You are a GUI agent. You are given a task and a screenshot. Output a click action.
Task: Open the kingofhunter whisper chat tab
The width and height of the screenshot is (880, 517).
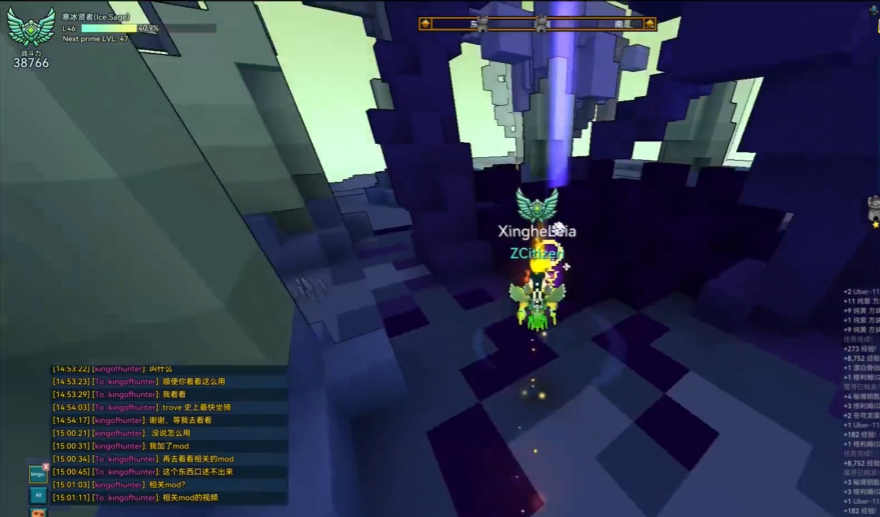pos(37,474)
